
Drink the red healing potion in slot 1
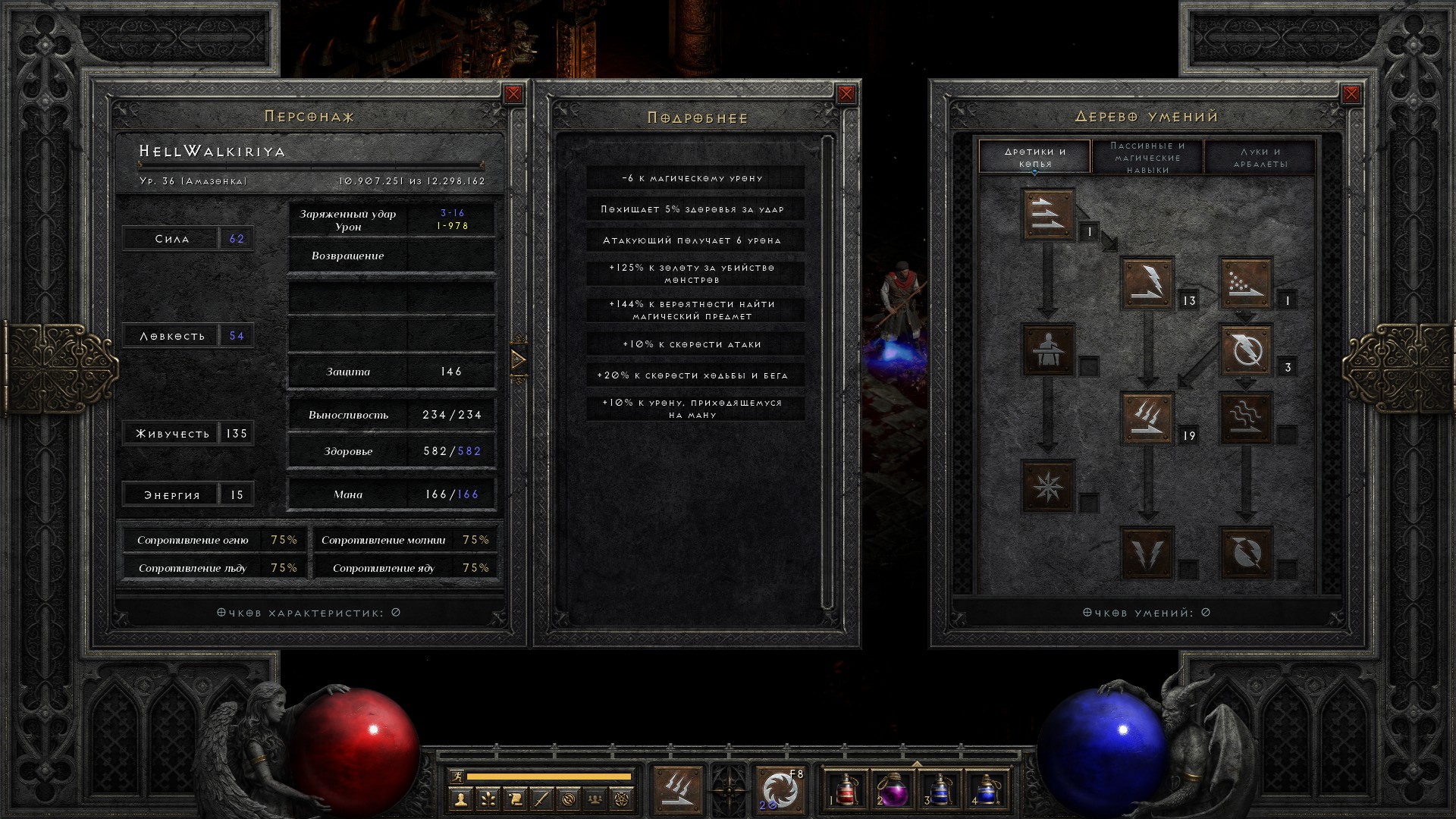[846, 790]
